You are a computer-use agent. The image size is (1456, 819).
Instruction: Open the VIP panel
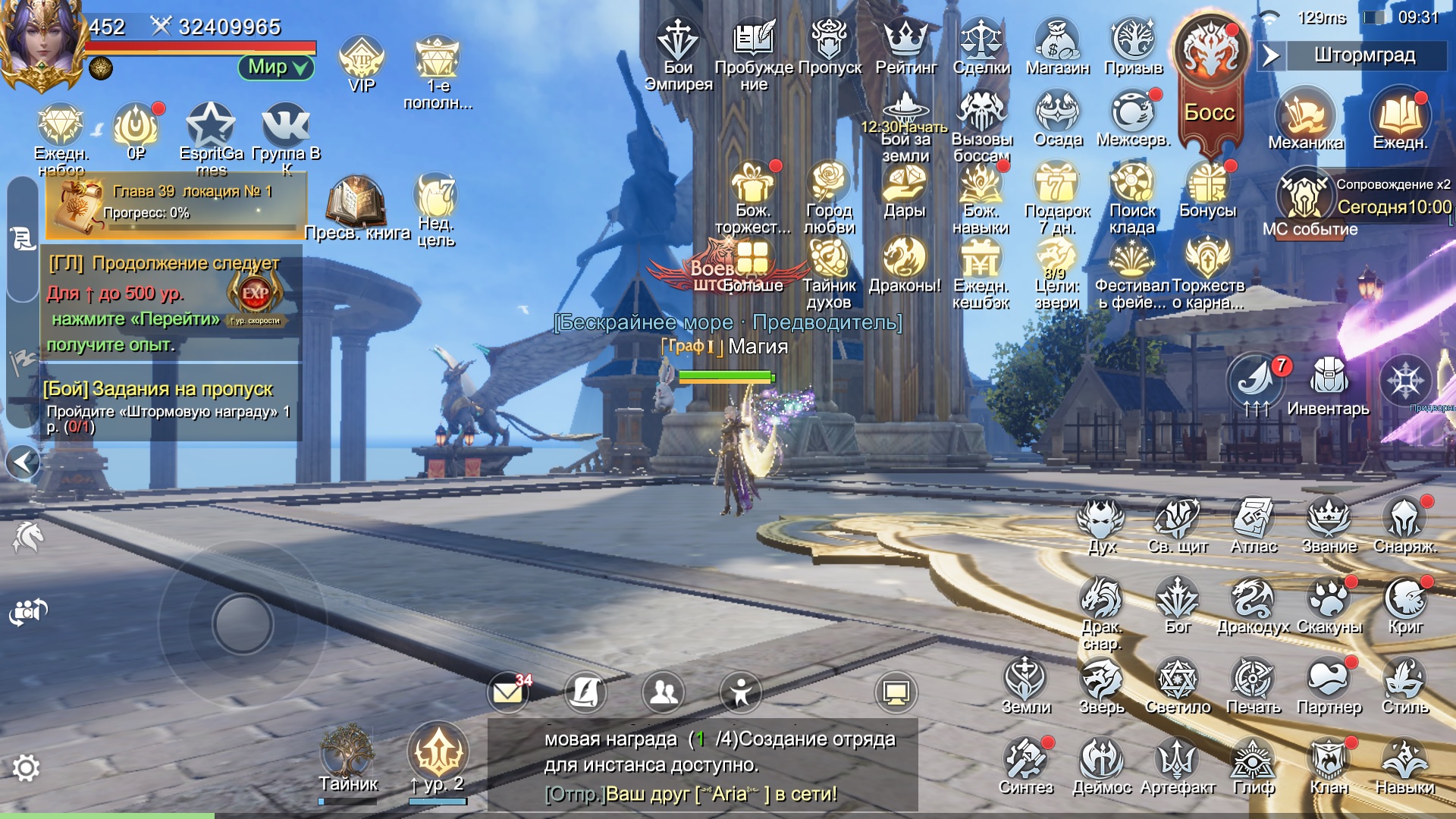[362, 62]
